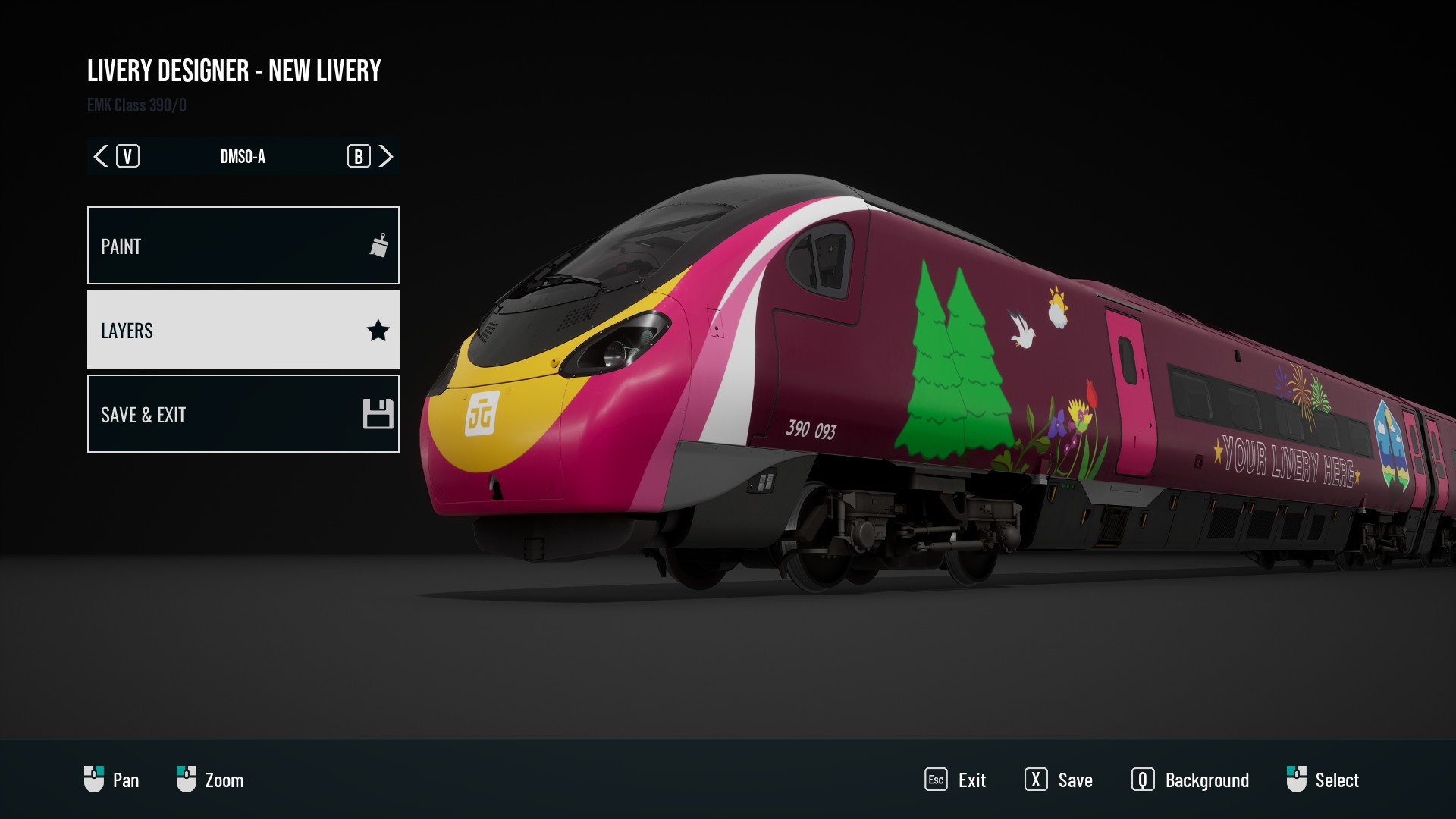Switch to next vehicle with right arrow
Image resolution: width=1456 pixels, height=819 pixels.
tap(386, 156)
